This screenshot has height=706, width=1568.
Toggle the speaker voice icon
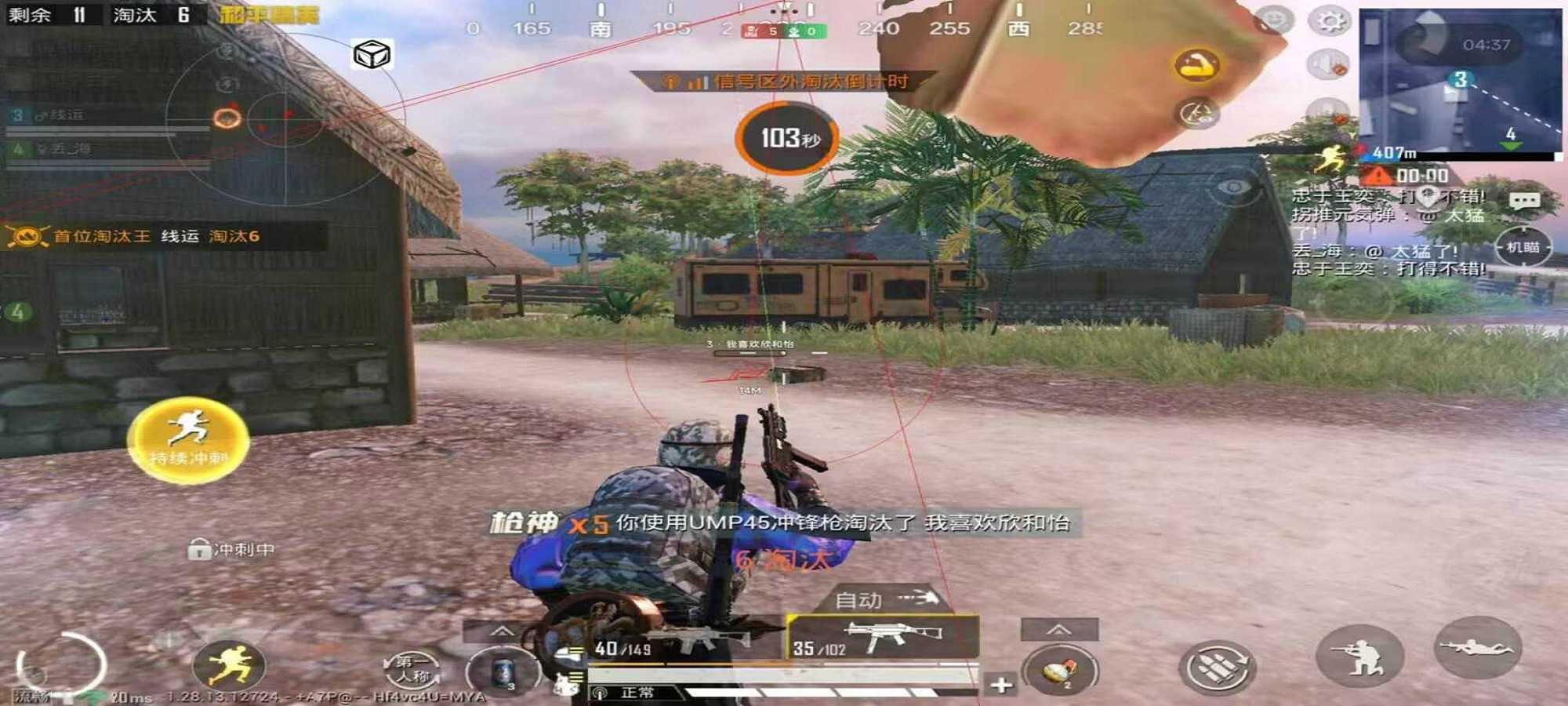point(1327,64)
